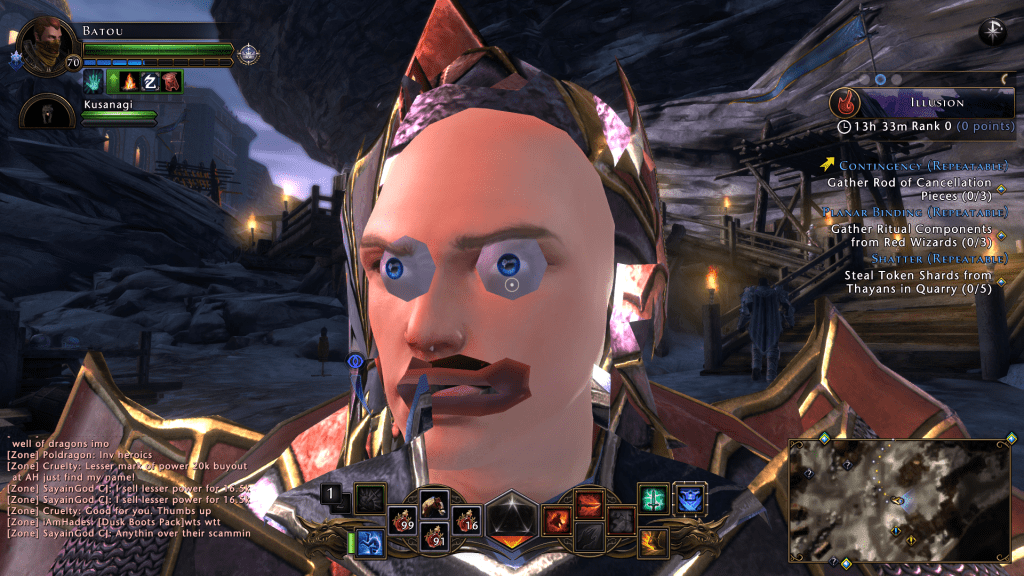Activate the blue skull mask ability

pos(689,499)
